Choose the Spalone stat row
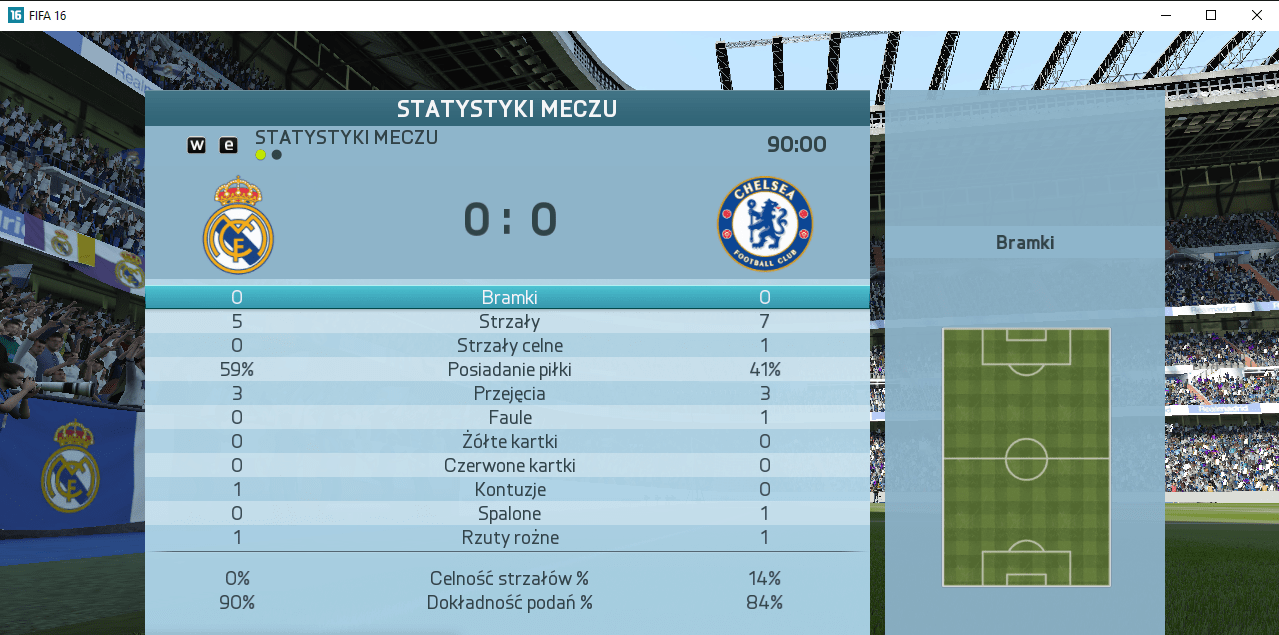 click(x=509, y=514)
